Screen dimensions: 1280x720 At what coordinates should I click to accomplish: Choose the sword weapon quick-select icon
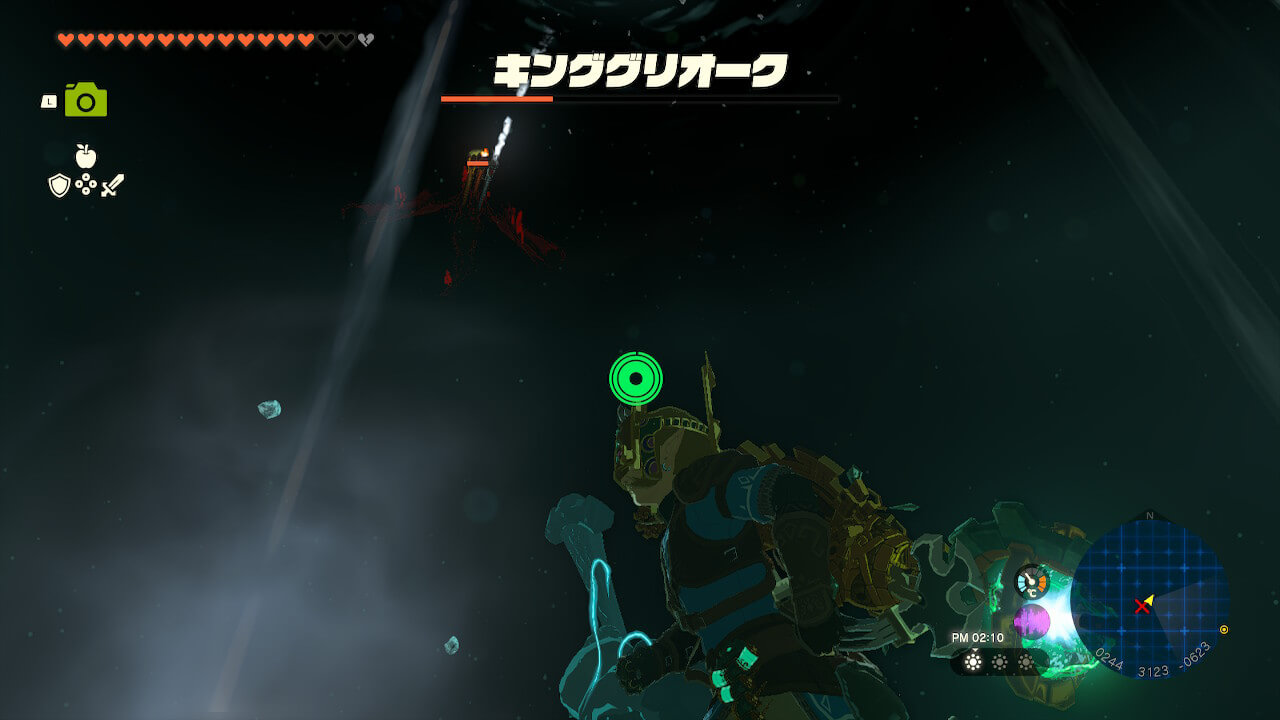(112, 185)
